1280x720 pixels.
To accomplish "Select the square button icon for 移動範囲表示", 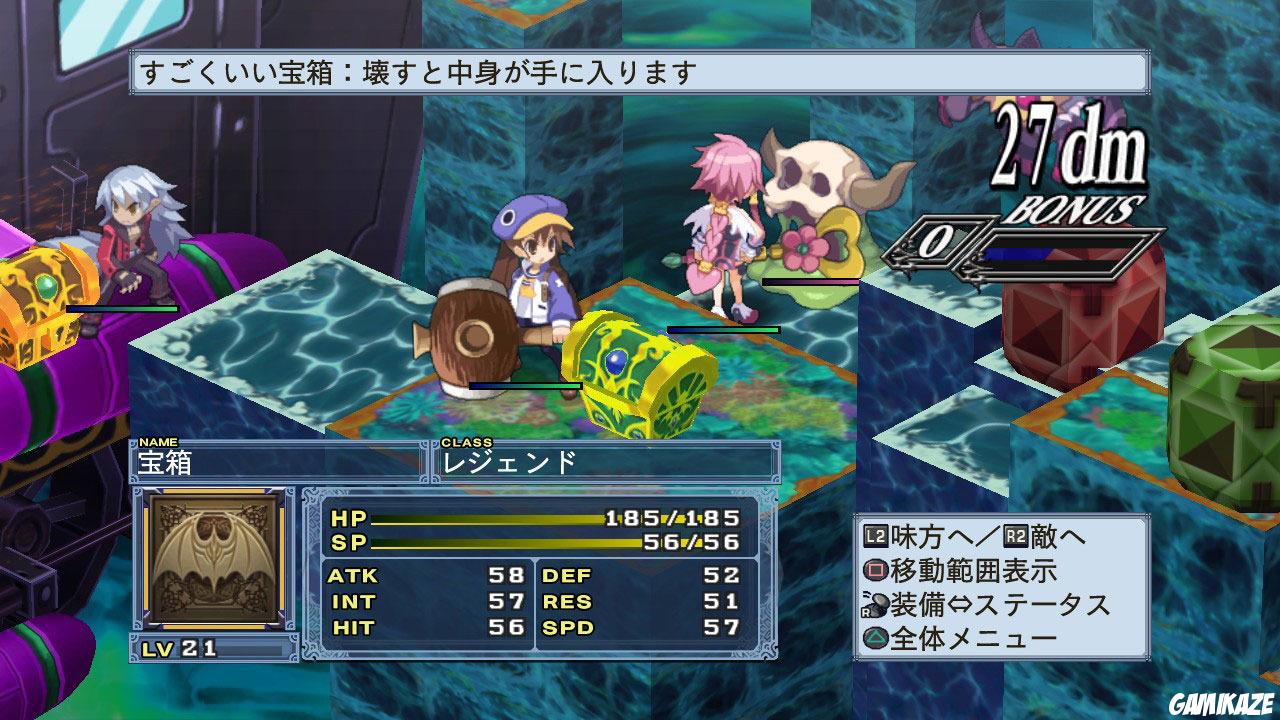I will (x=877, y=570).
